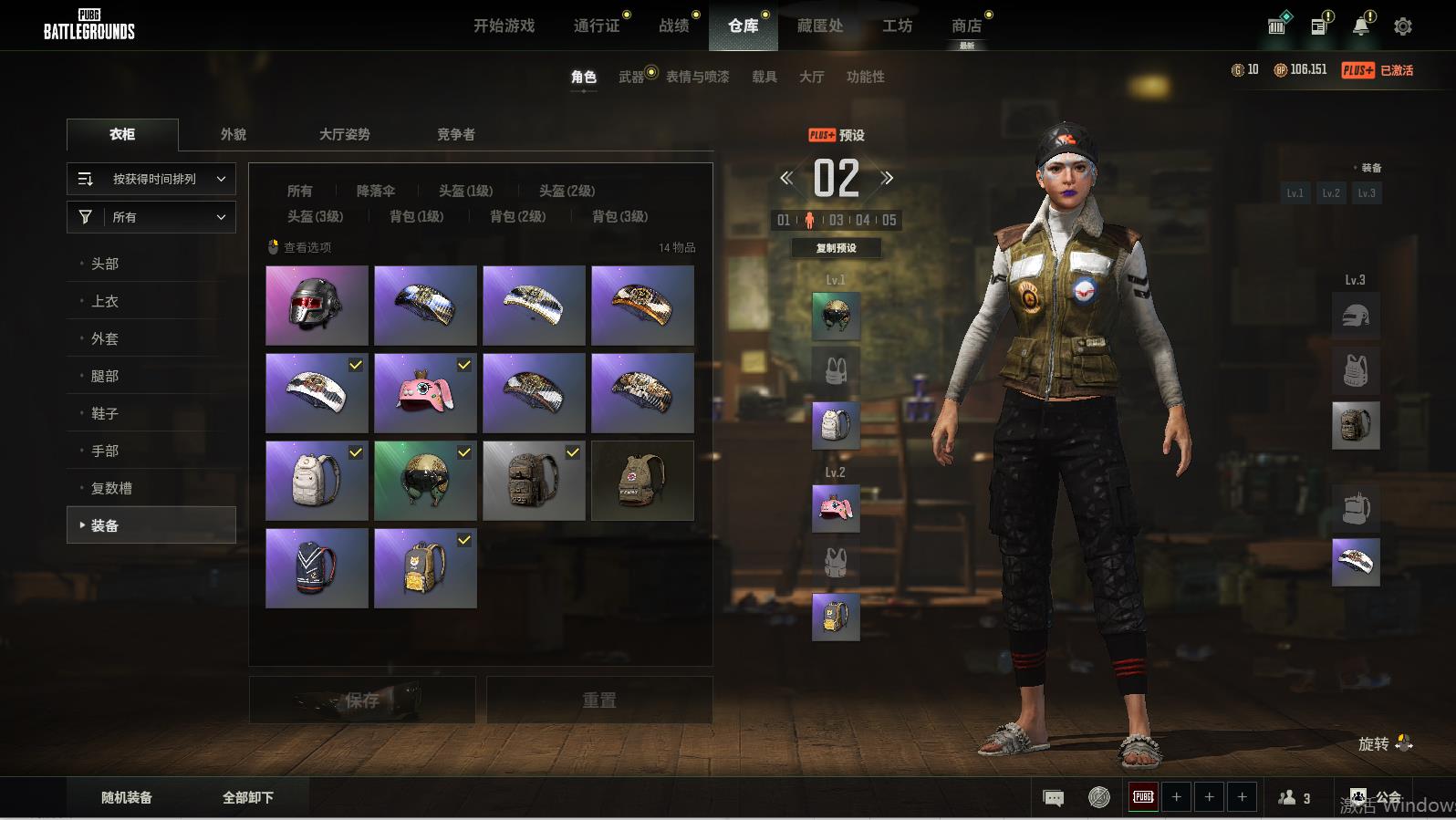
Task: Switch to 大厅姿势 lobby pose tab
Action: pos(344,134)
